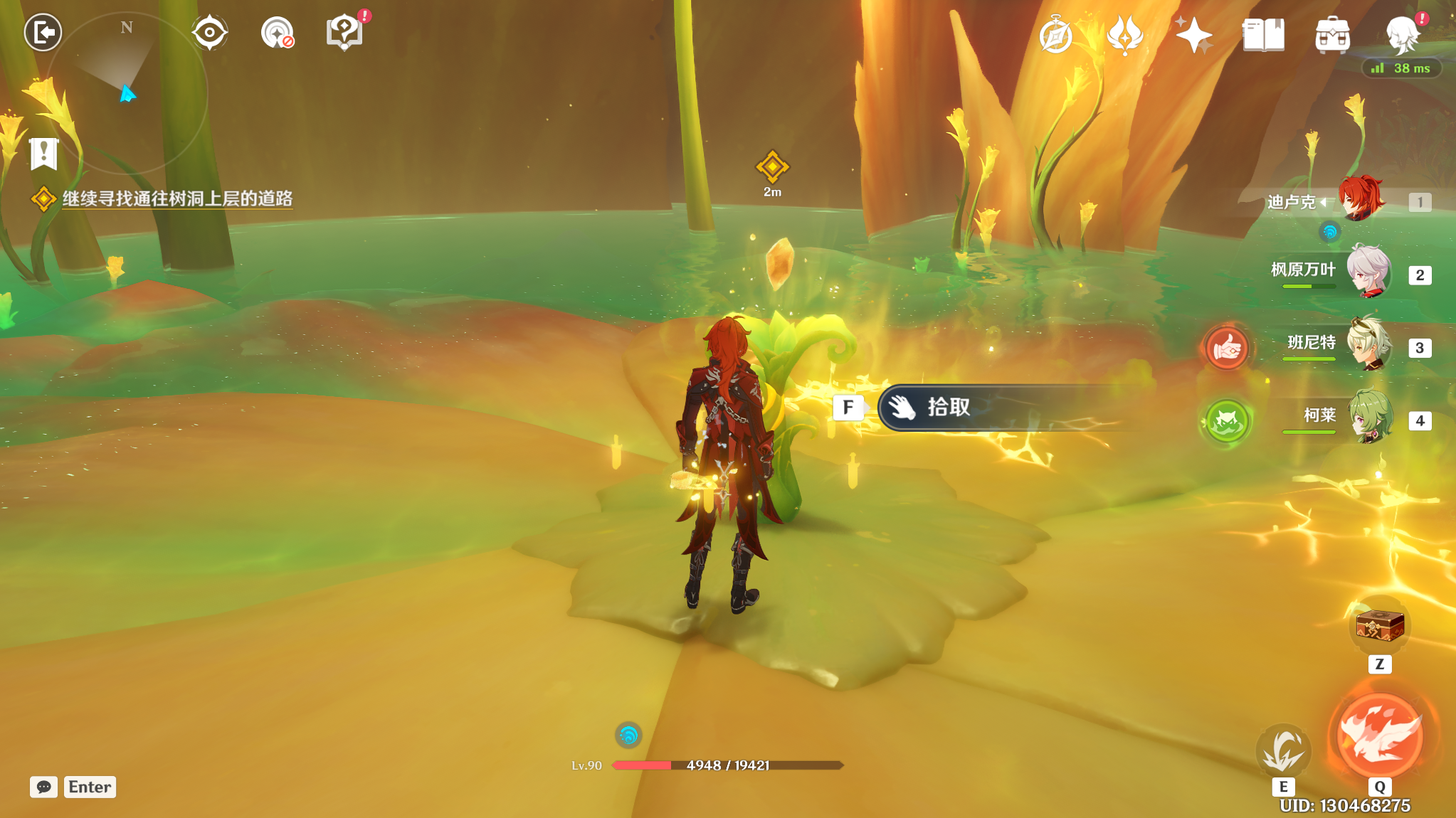Select the tracked quest objective text
Viewport: 1456px width, 818px height.
tap(177, 198)
